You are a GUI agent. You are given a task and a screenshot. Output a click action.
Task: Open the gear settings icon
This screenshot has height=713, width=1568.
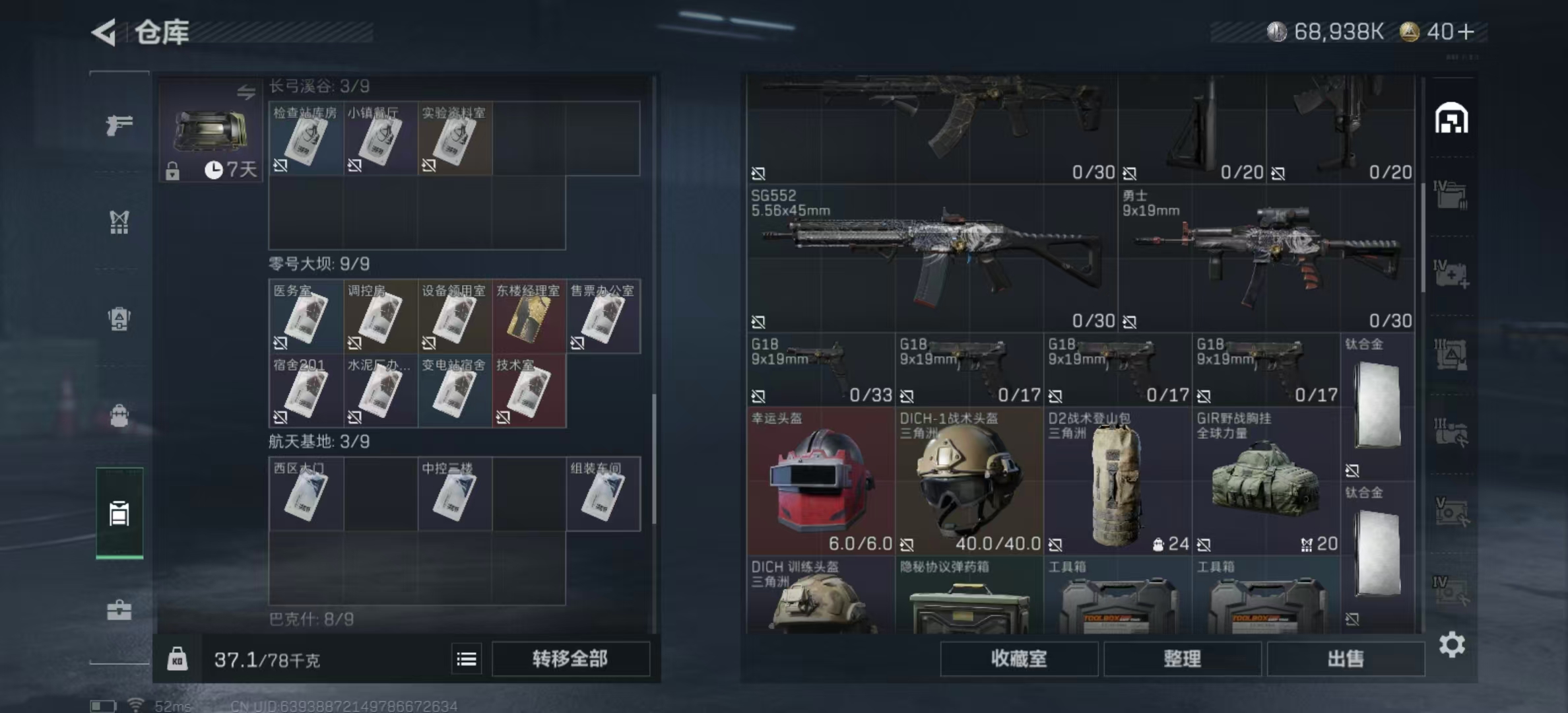(1452, 644)
